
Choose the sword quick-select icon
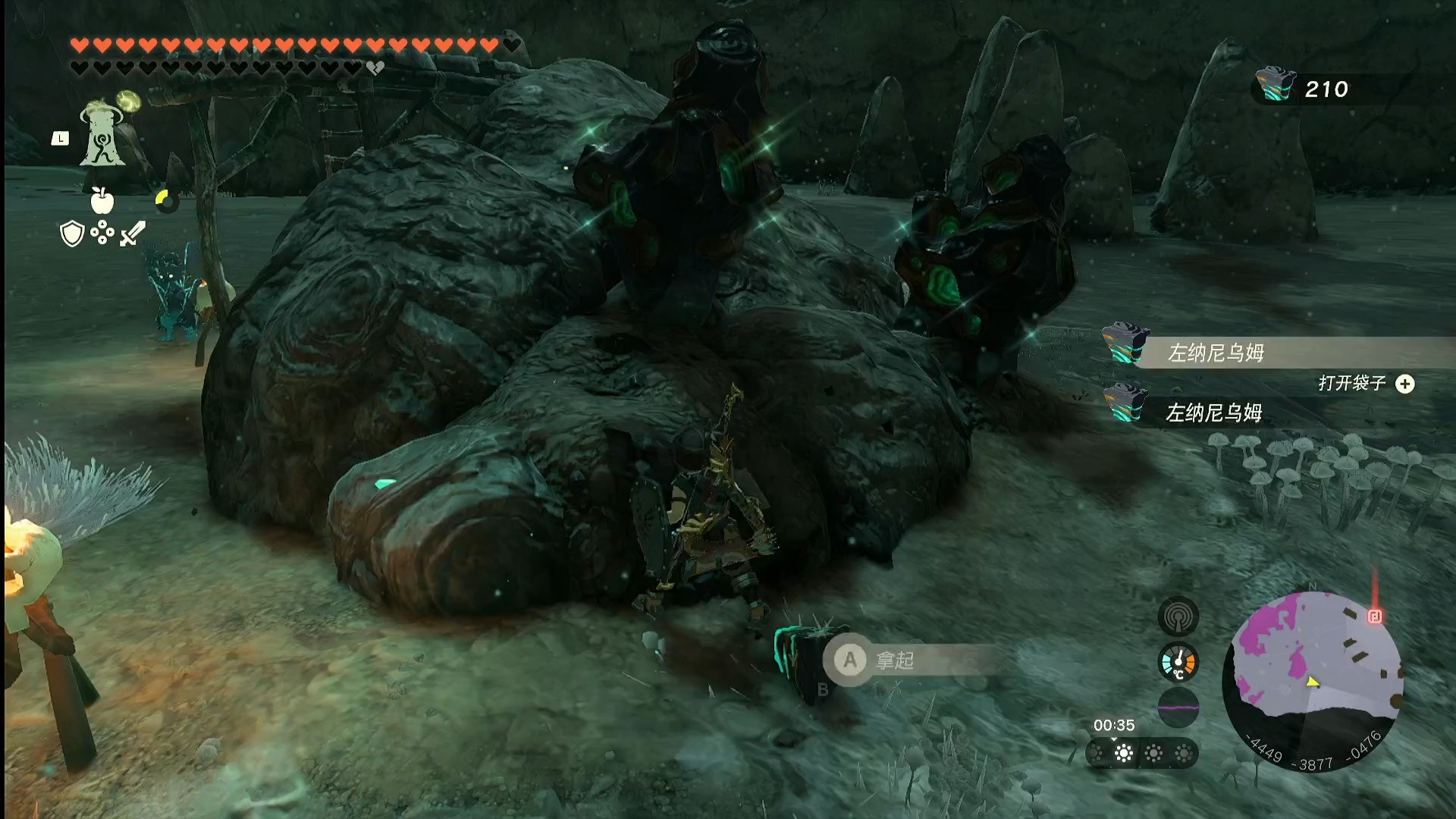click(x=133, y=234)
